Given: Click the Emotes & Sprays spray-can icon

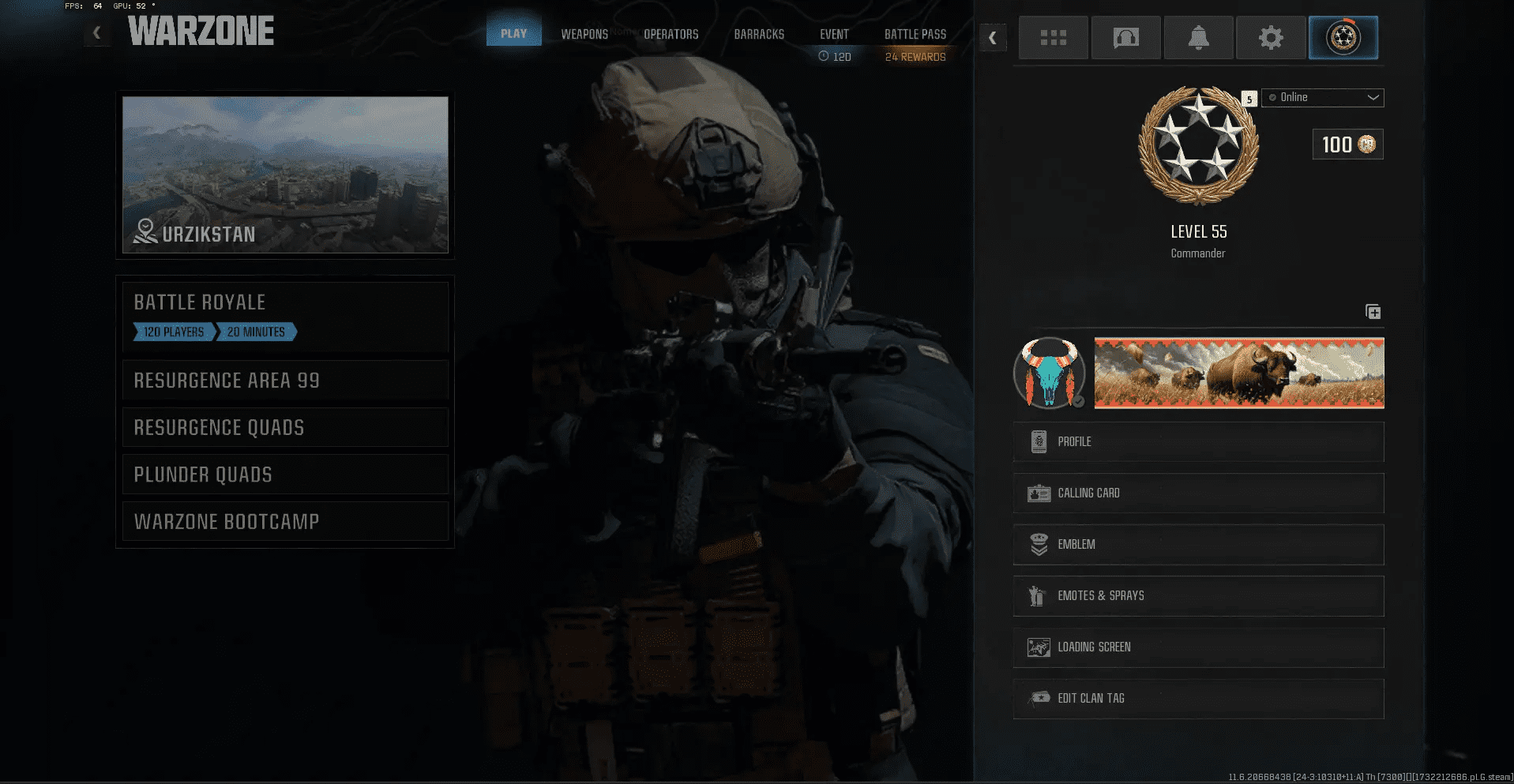Looking at the screenshot, I should click(x=1038, y=596).
